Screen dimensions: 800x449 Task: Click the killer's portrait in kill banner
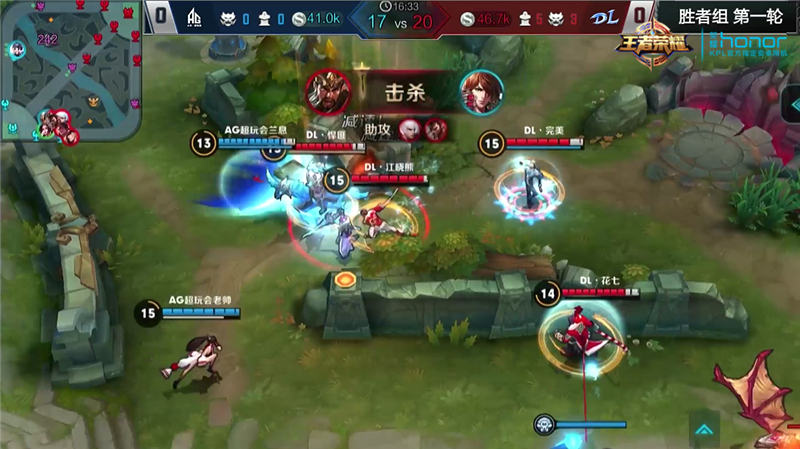pyautogui.click(x=324, y=89)
